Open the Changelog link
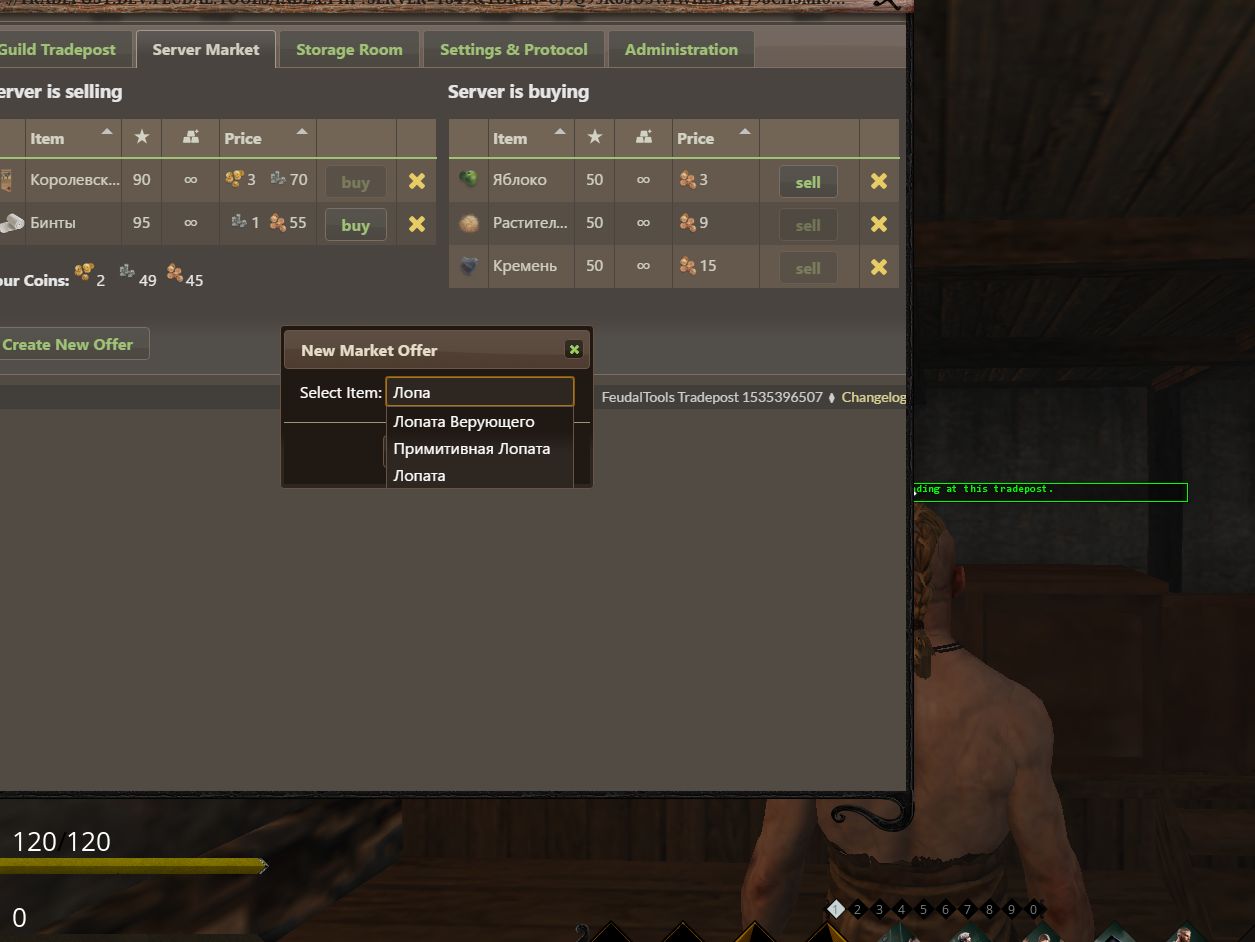Image resolution: width=1255 pixels, height=942 pixels. [873, 397]
